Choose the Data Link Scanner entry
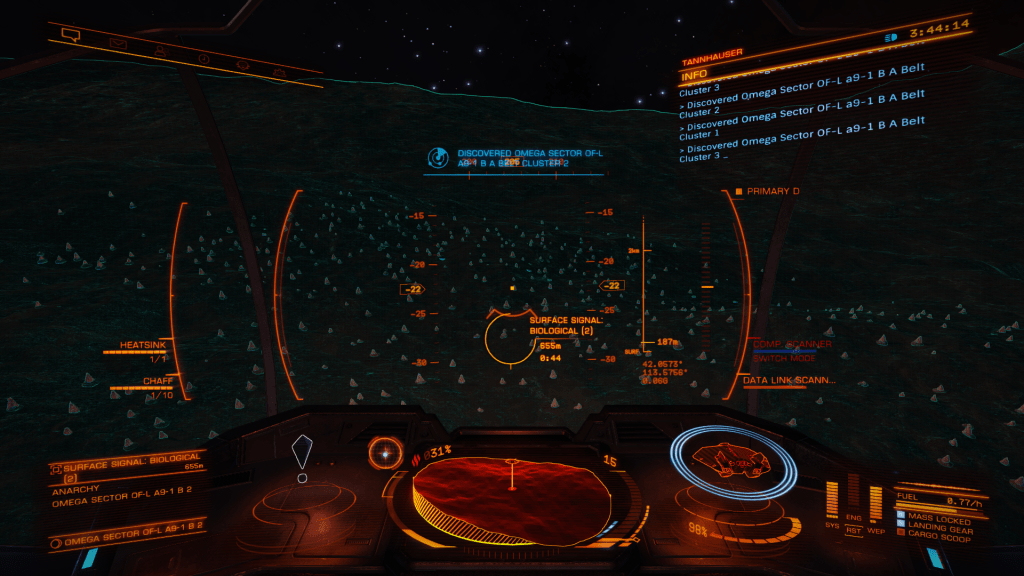Viewport: 1024px width, 576px height. (789, 380)
